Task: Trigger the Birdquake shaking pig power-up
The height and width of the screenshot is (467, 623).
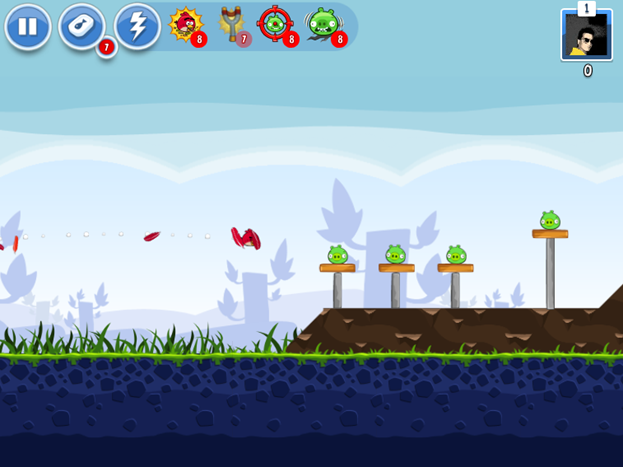Action: click(323, 24)
